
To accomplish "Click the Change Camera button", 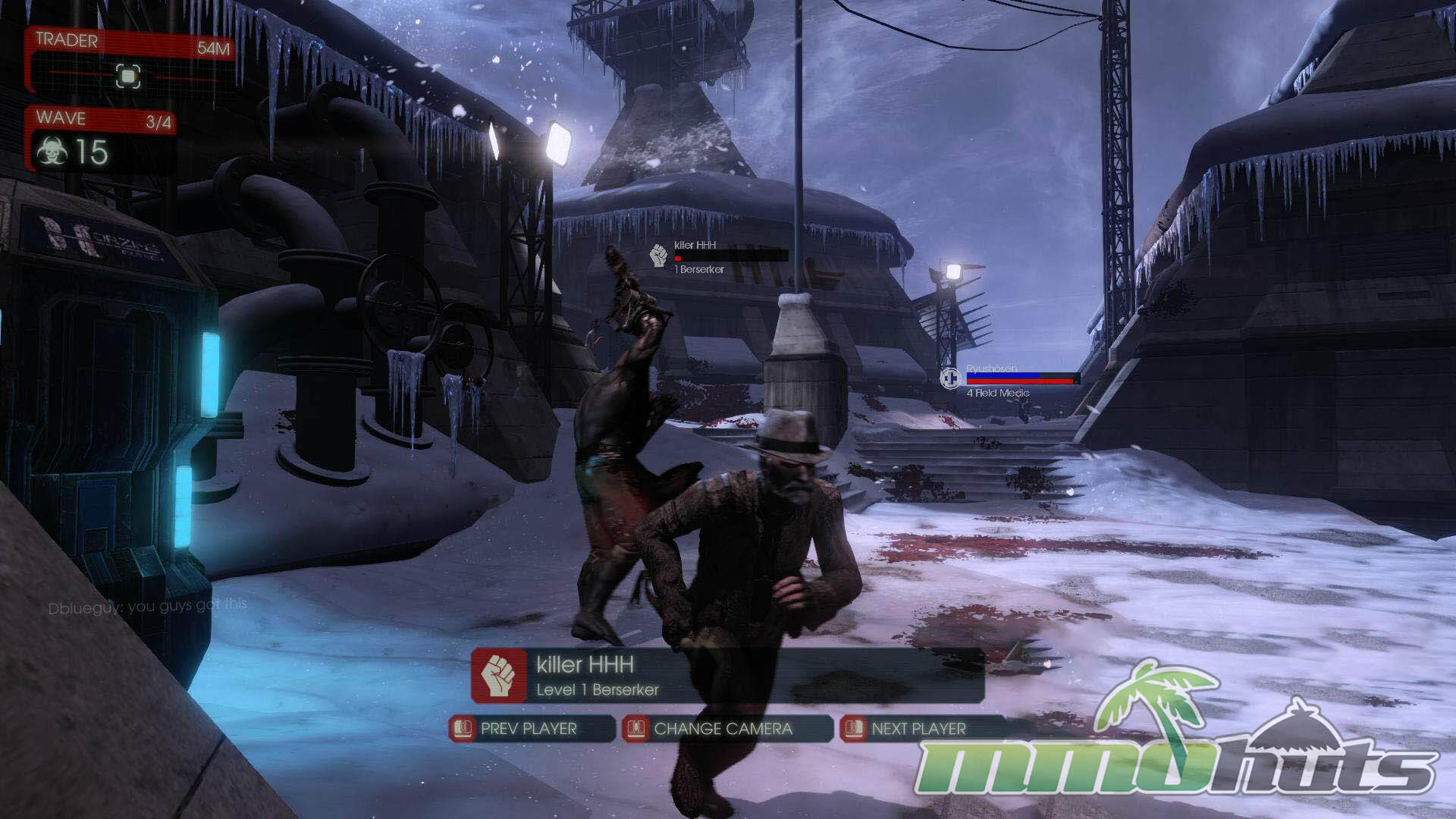I will coord(723,729).
